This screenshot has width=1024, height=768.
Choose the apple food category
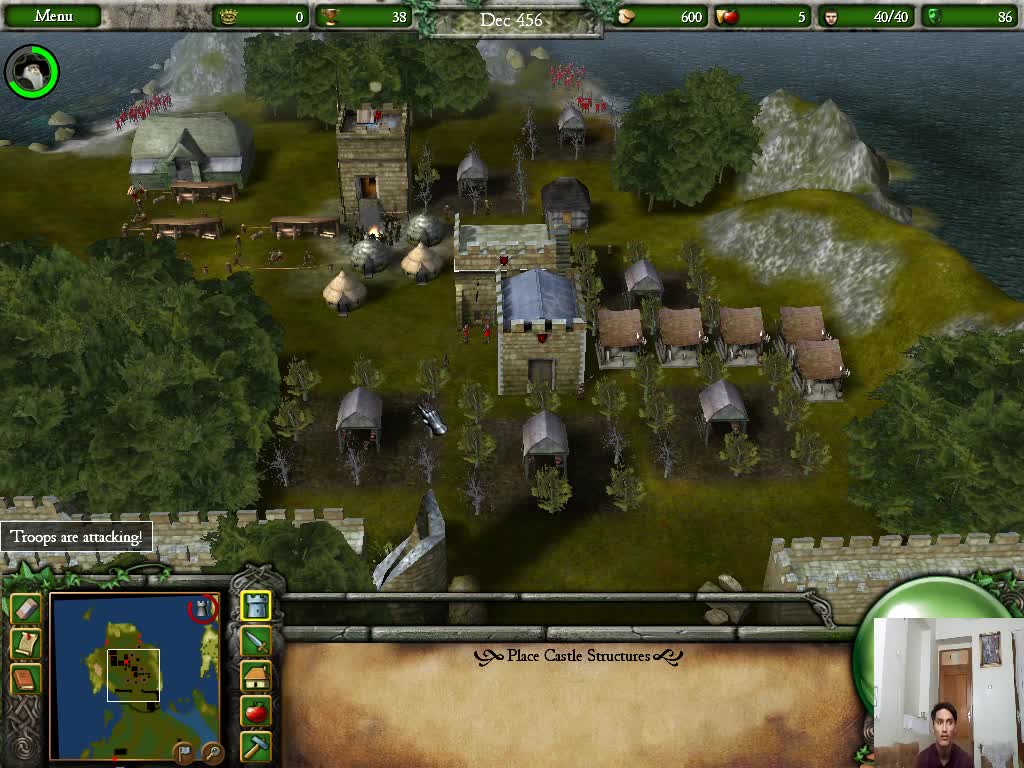pos(256,712)
